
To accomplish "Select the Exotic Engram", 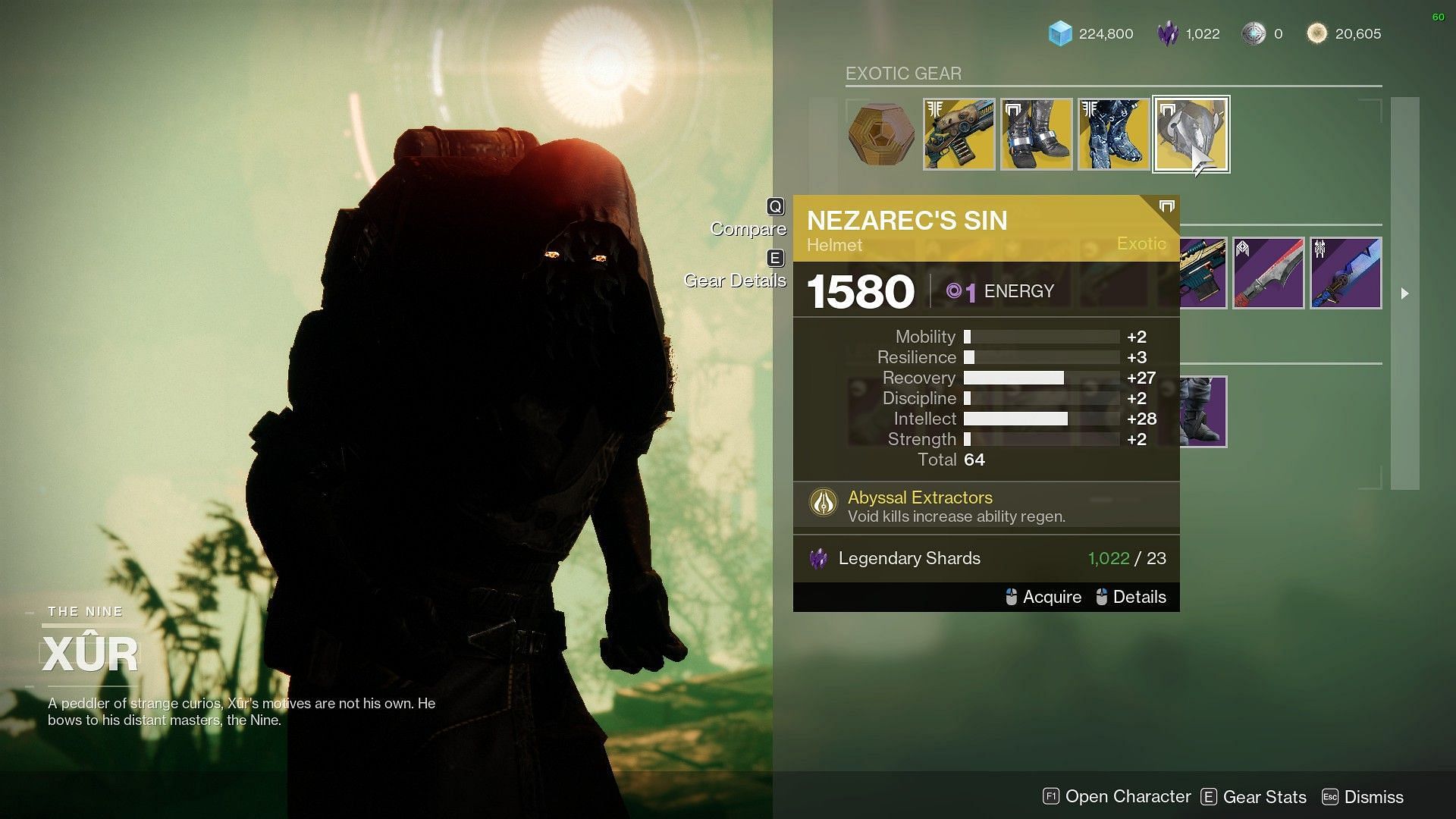I will 882,135.
